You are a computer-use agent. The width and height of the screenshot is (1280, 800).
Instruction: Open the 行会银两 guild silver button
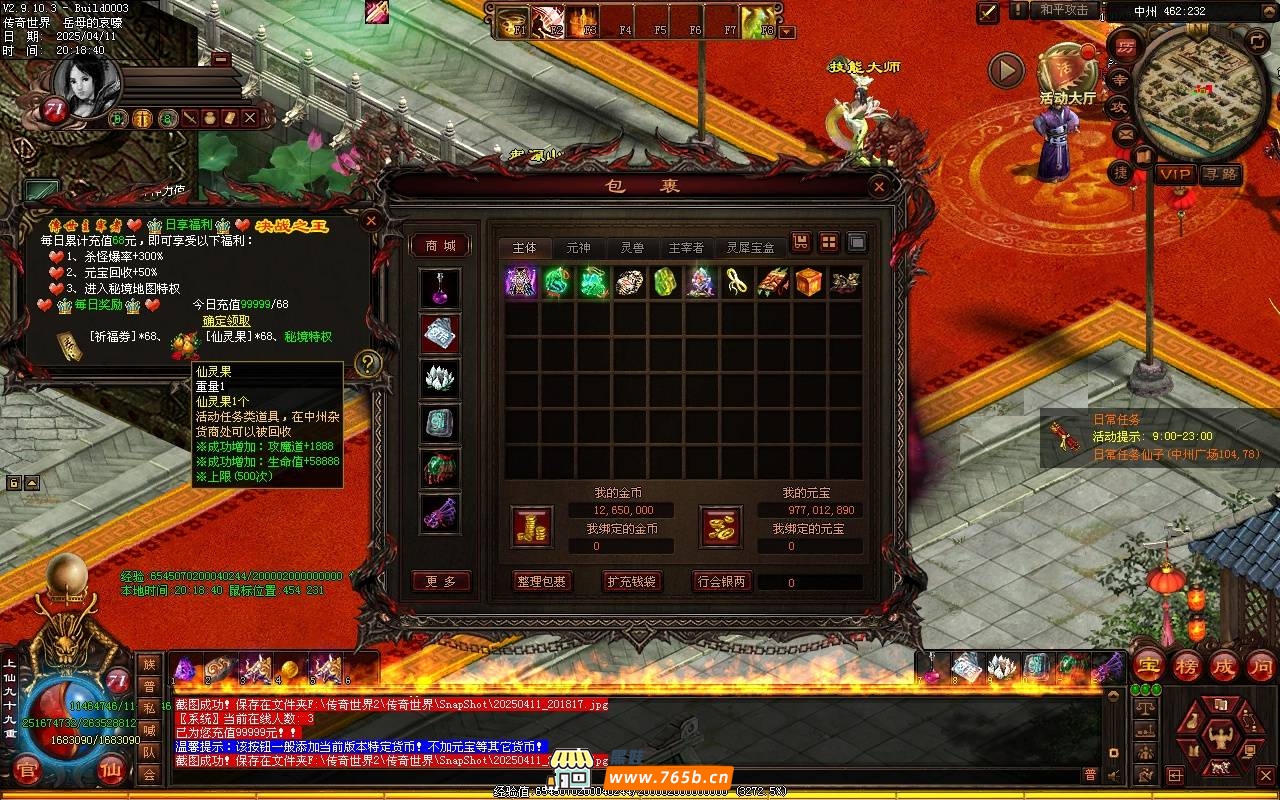point(721,582)
